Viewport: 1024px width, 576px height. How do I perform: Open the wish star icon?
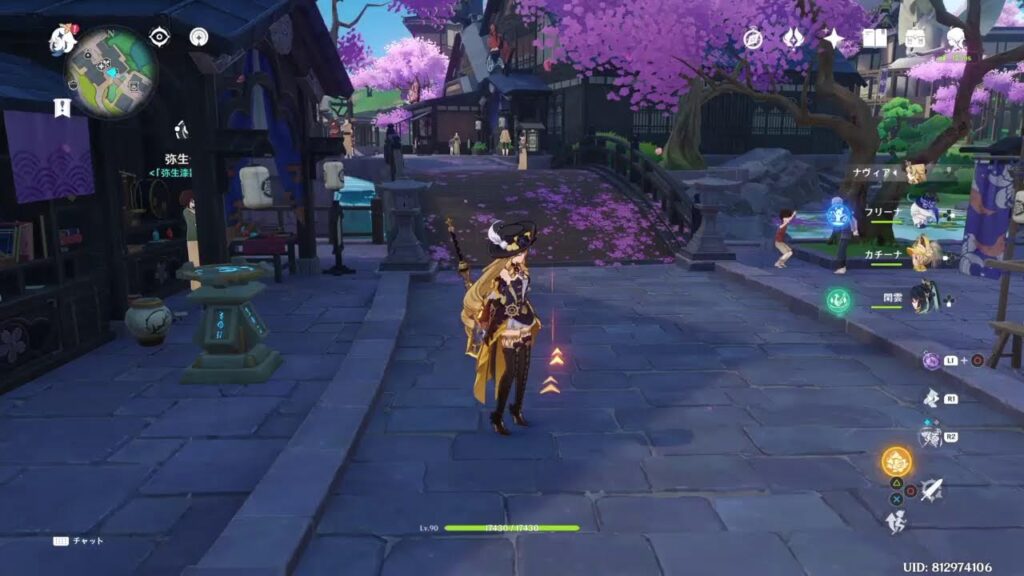coord(833,39)
